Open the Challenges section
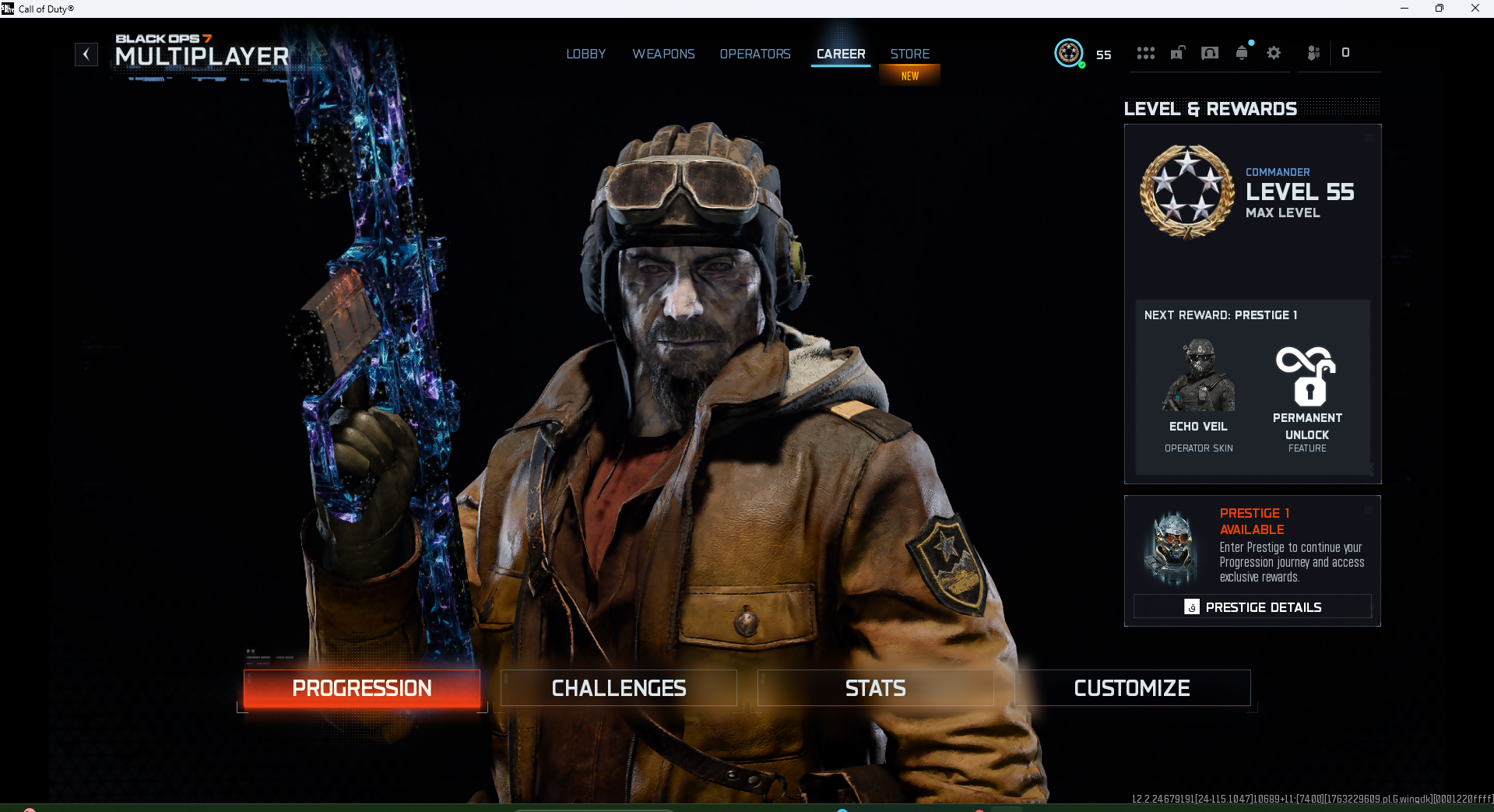 pos(619,688)
